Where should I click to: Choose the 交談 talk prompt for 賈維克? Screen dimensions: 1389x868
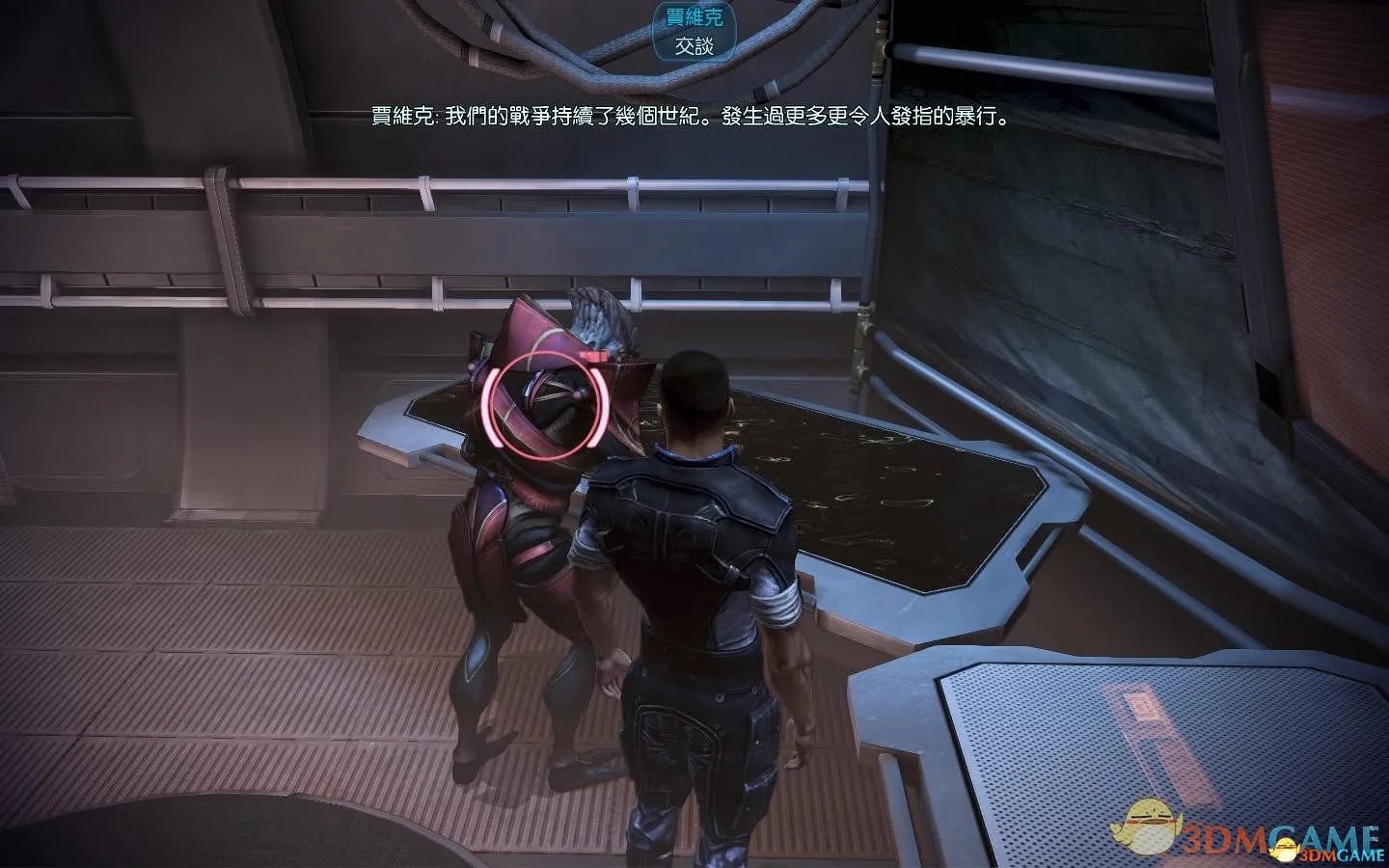[x=694, y=45]
